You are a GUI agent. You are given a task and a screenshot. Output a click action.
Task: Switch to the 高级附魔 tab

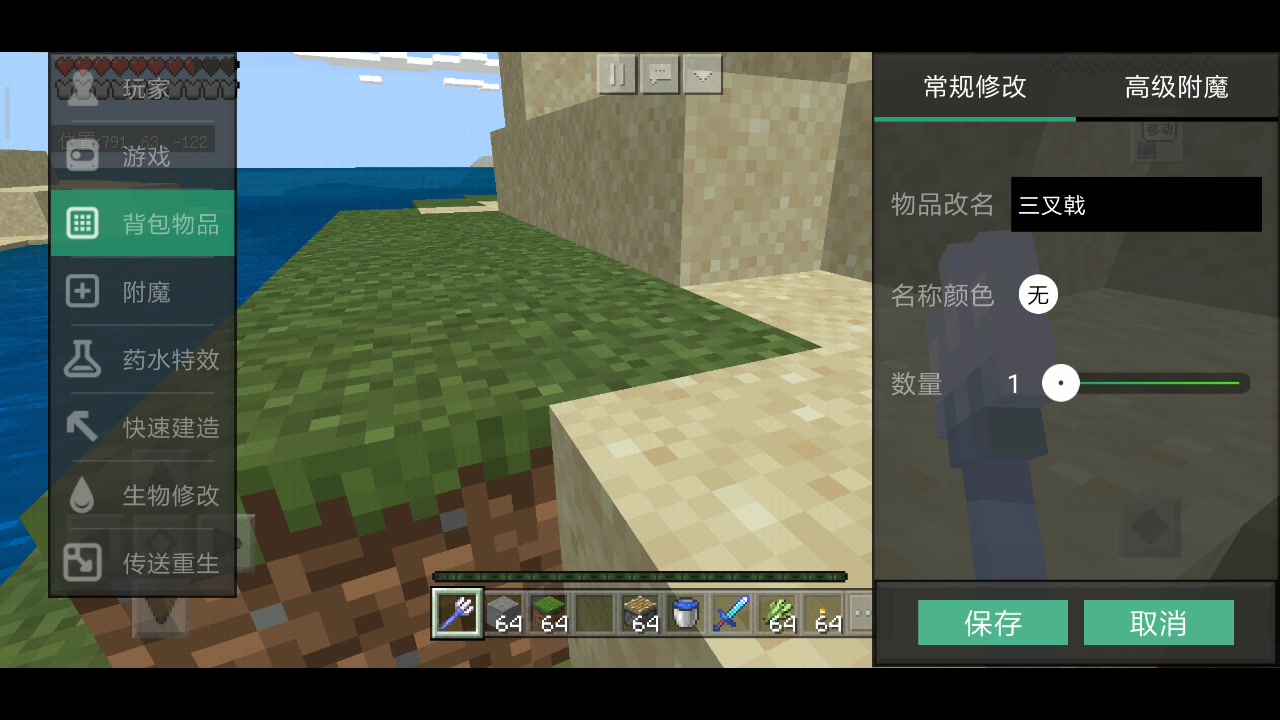(1175, 87)
